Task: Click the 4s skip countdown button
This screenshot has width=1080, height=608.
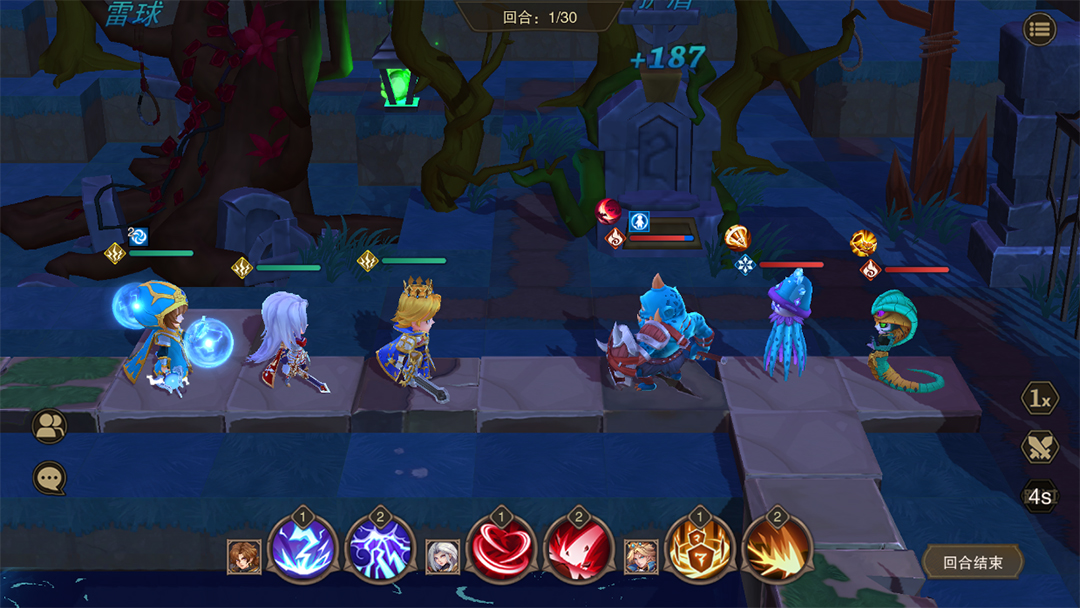Action: point(1040,496)
